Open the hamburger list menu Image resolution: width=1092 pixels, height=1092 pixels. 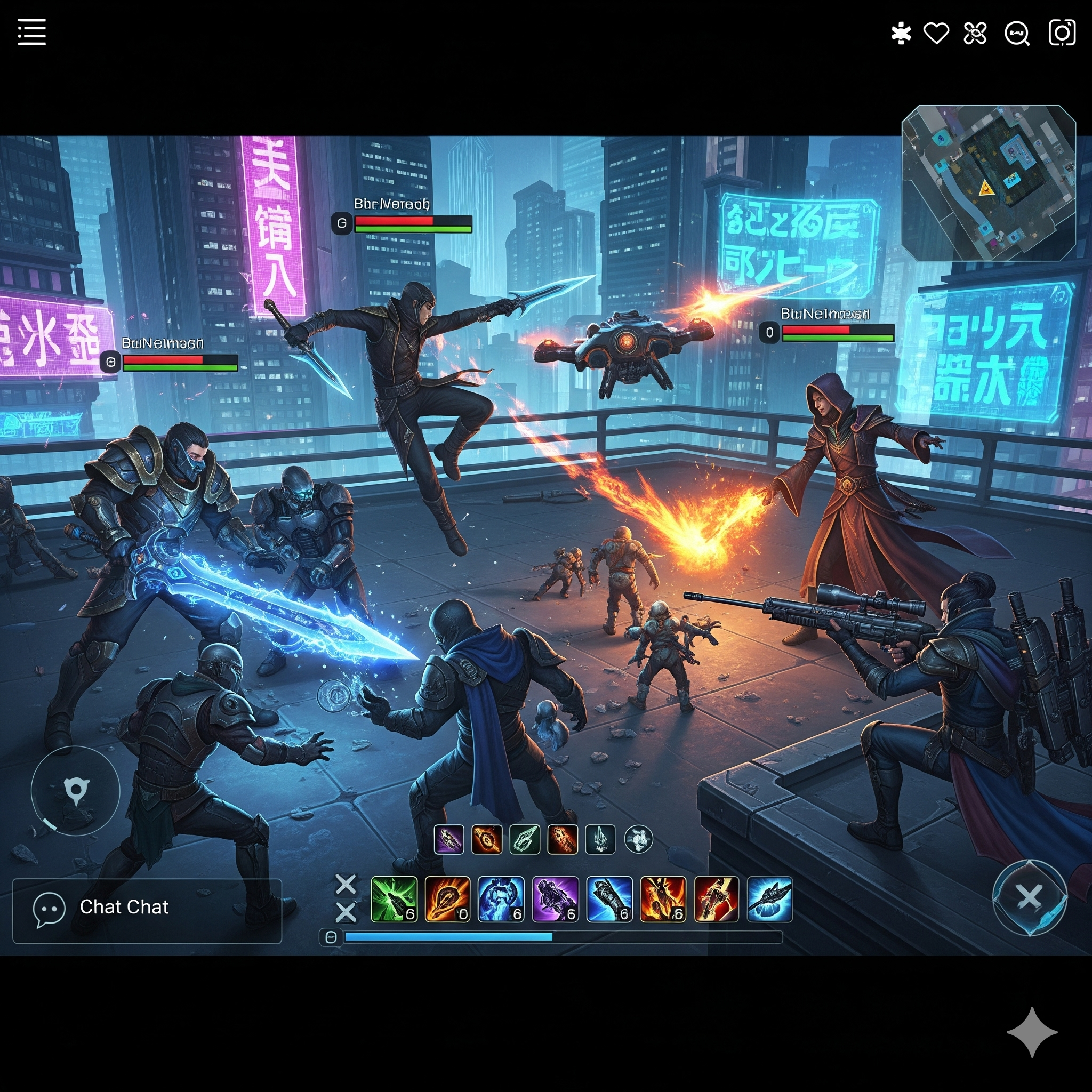coord(31,31)
